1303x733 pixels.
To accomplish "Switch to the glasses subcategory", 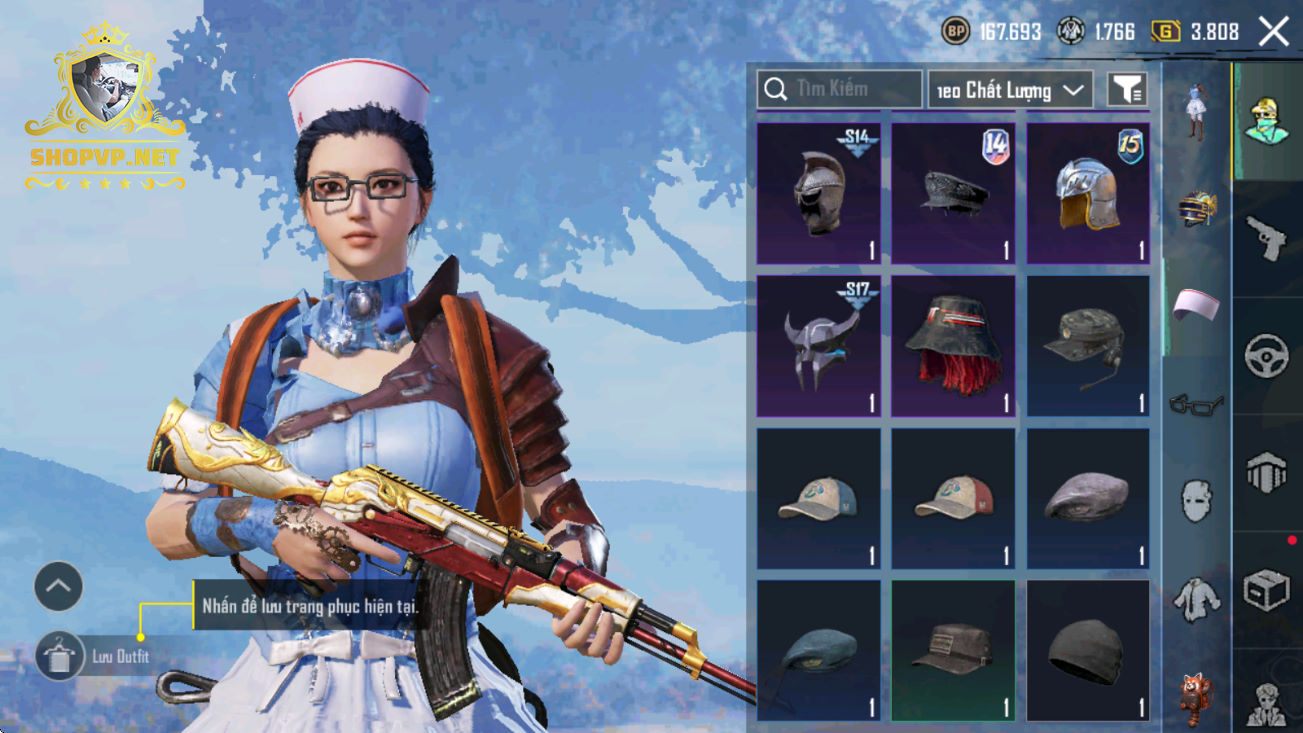I will click(x=1196, y=404).
